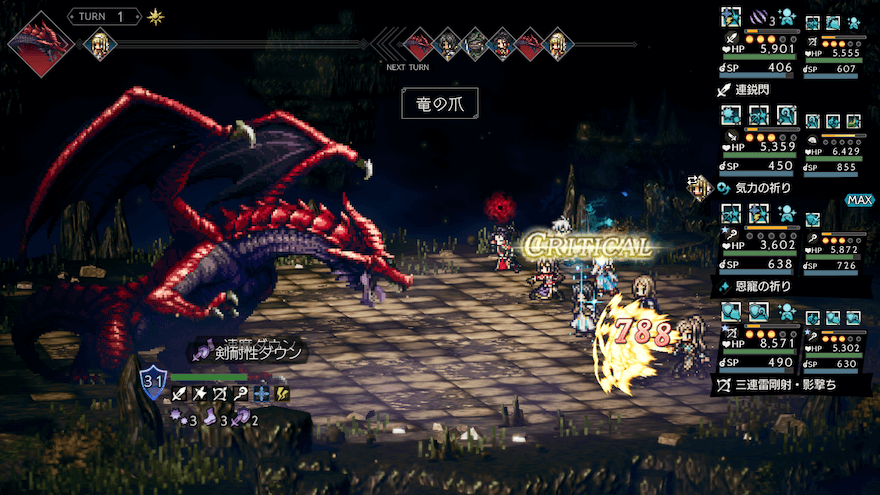Click the blue MAX badge
The height and width of the screenshot is (495, 880).
coord(859,200)
